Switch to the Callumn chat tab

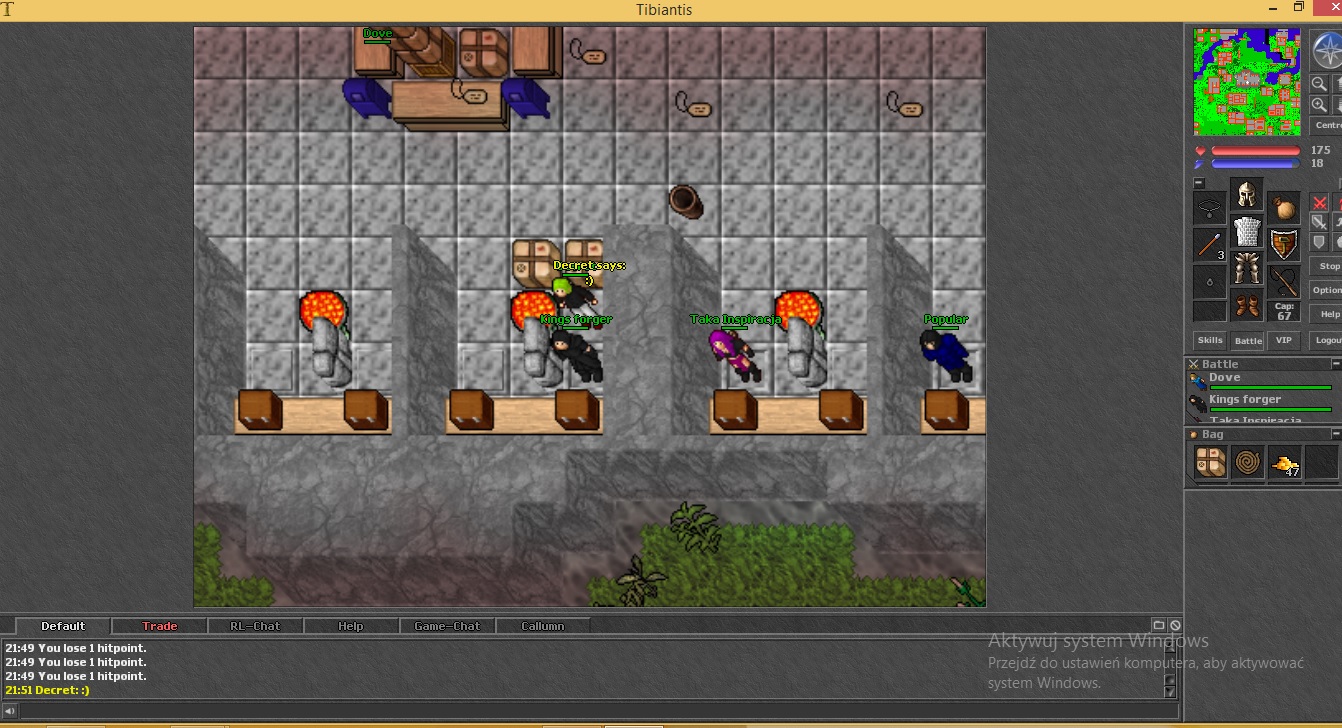[x=543, y=626]
